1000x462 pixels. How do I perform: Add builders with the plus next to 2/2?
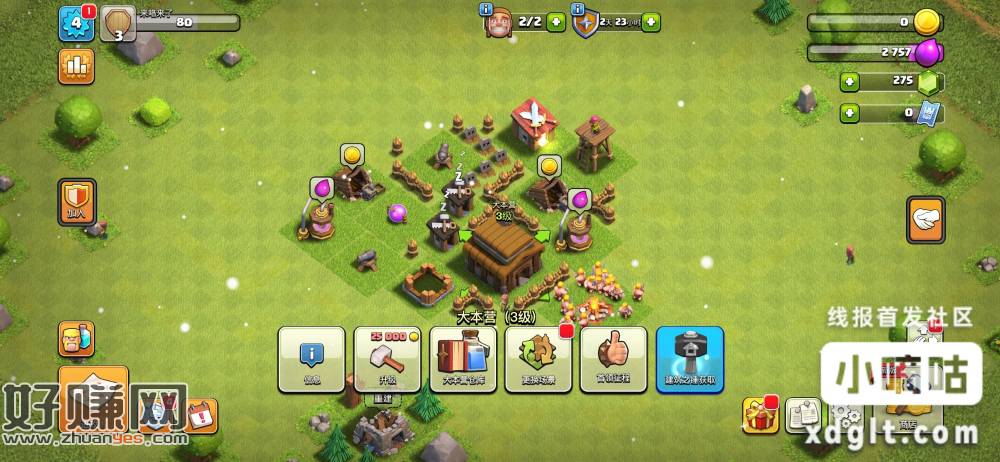coord(555,22)
